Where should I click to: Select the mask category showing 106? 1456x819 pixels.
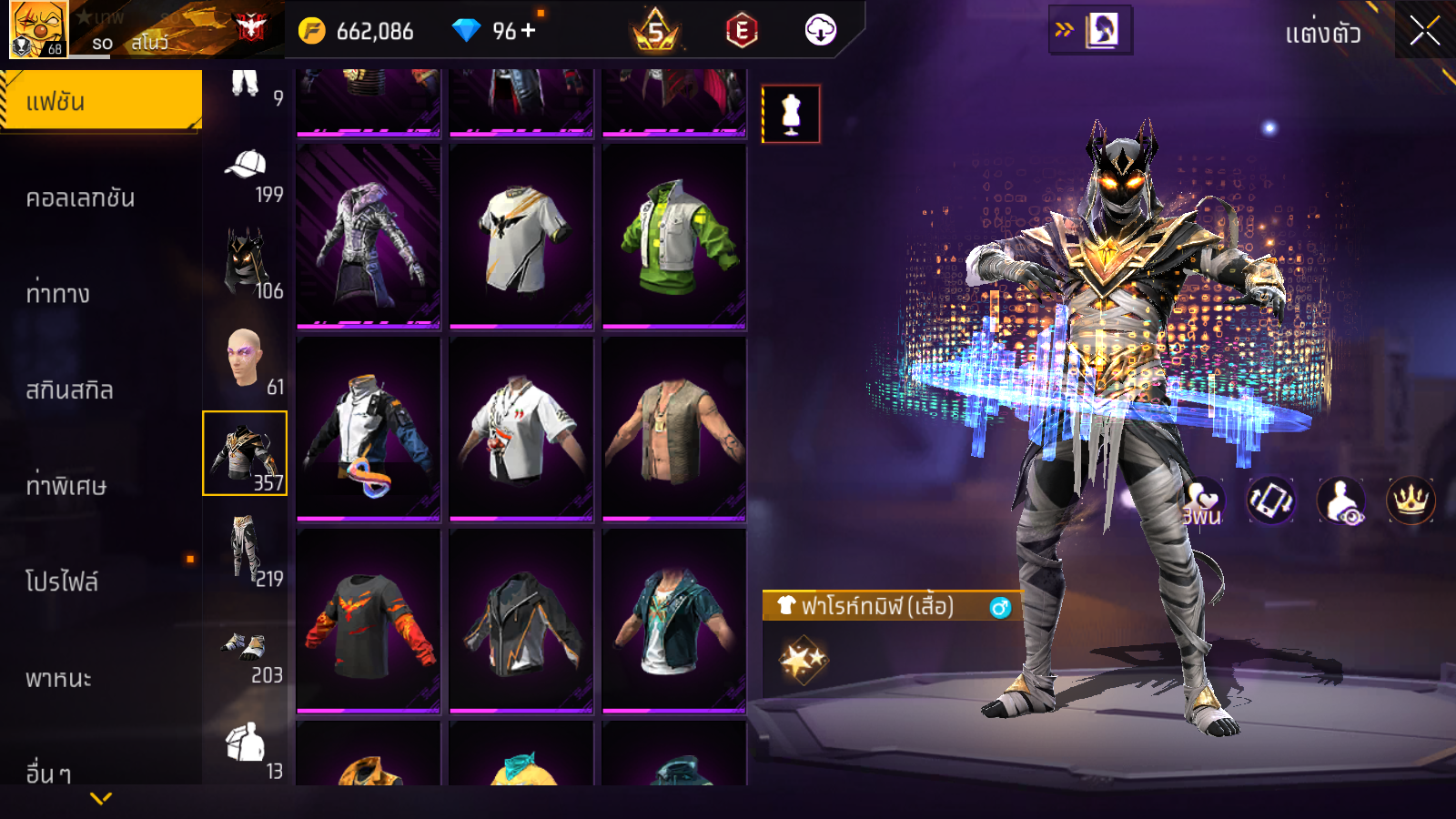[x=246, y=264]
